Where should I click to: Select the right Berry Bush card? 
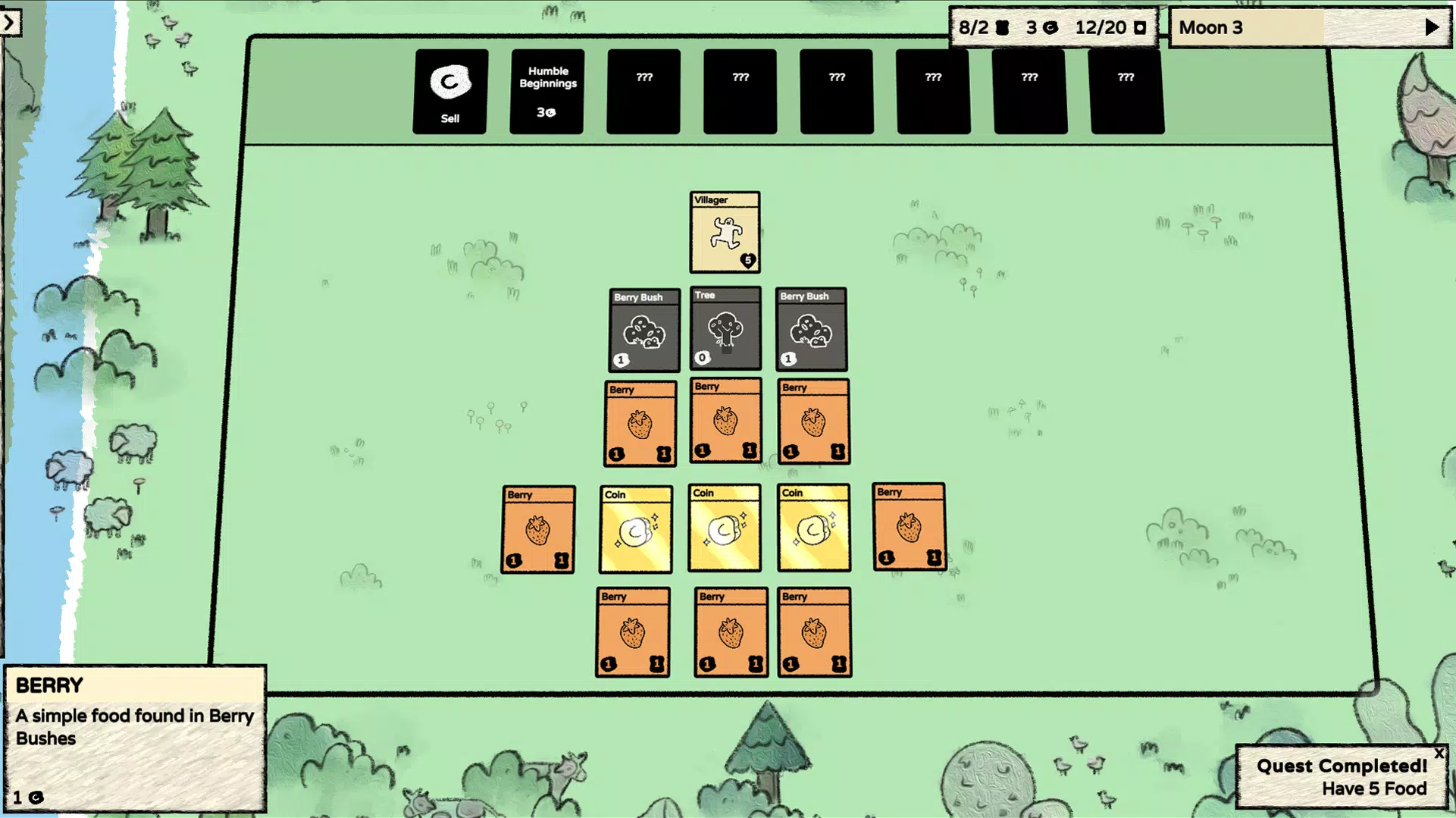point(810,329)
